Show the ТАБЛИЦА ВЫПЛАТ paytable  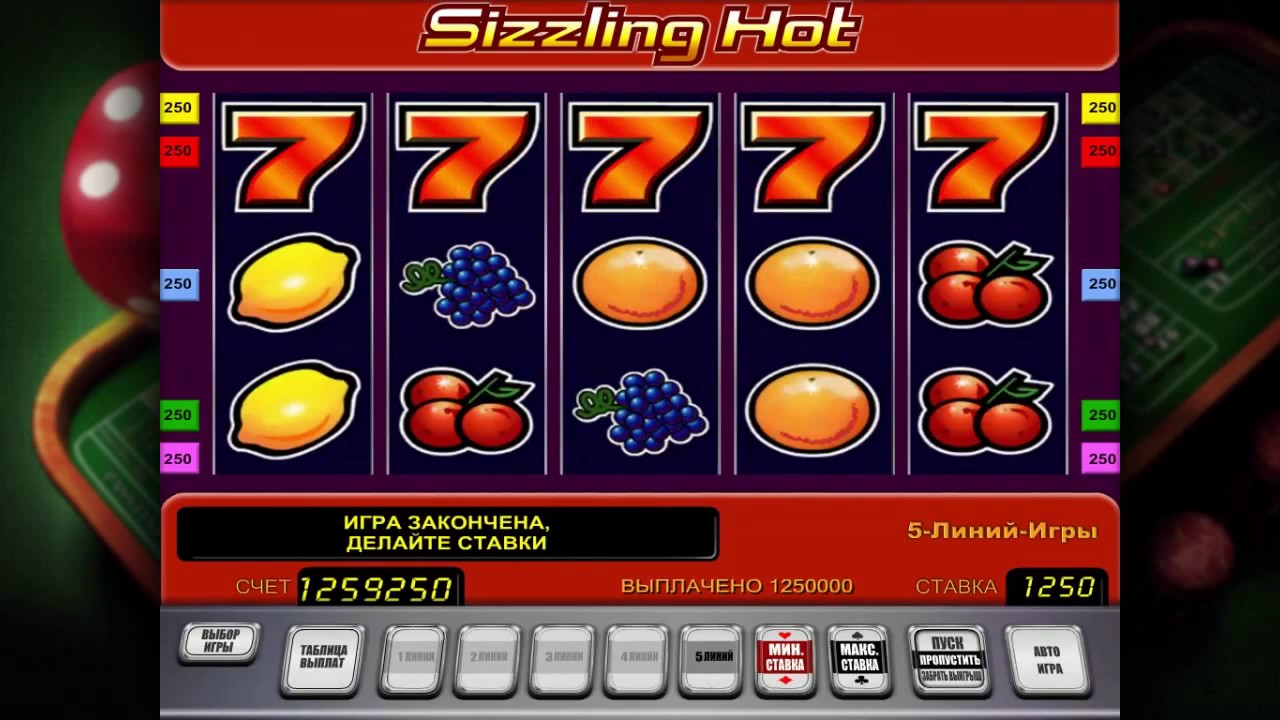(323, 657)
